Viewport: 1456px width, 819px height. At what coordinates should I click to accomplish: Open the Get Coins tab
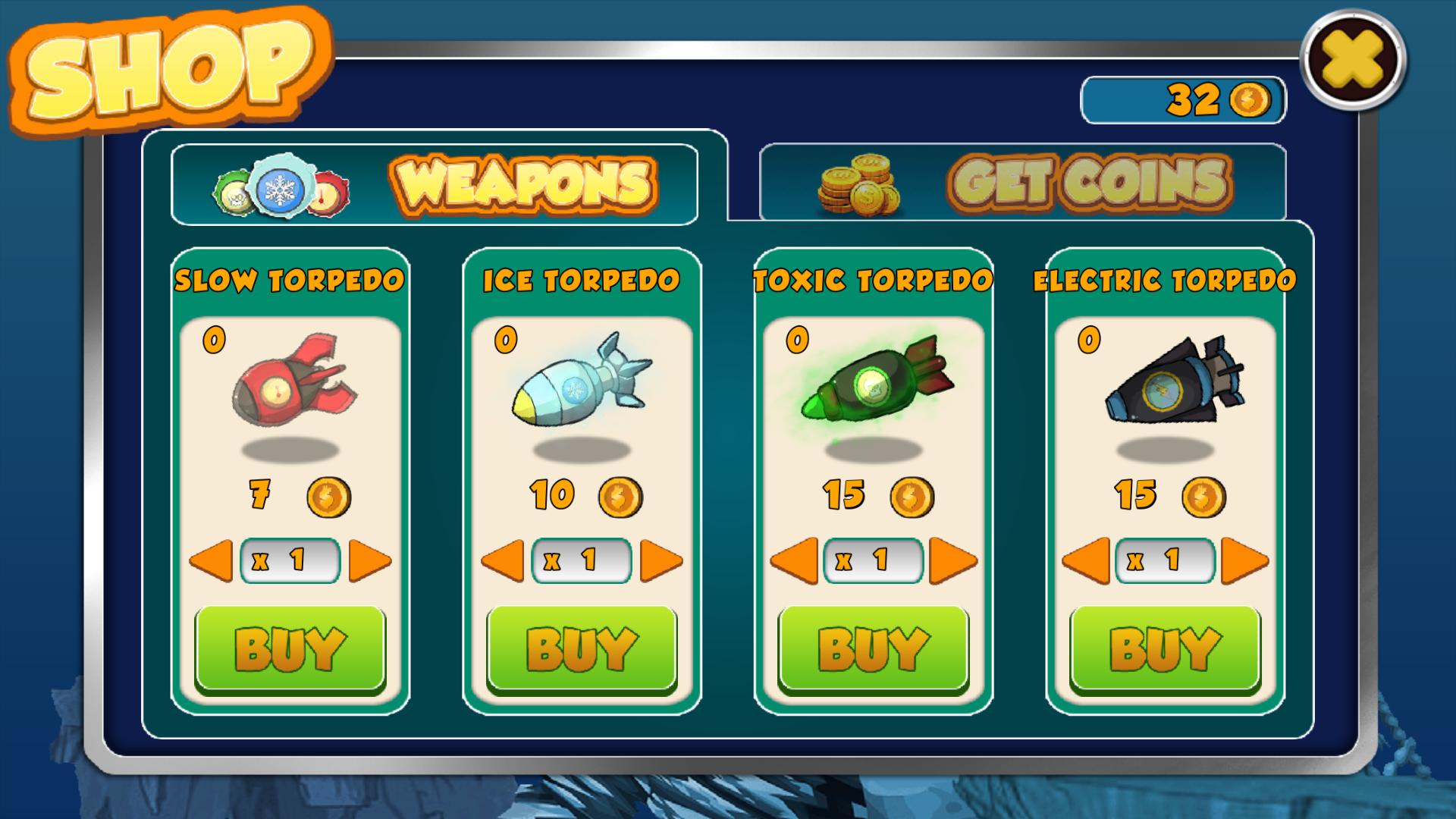click(1022, 184)
